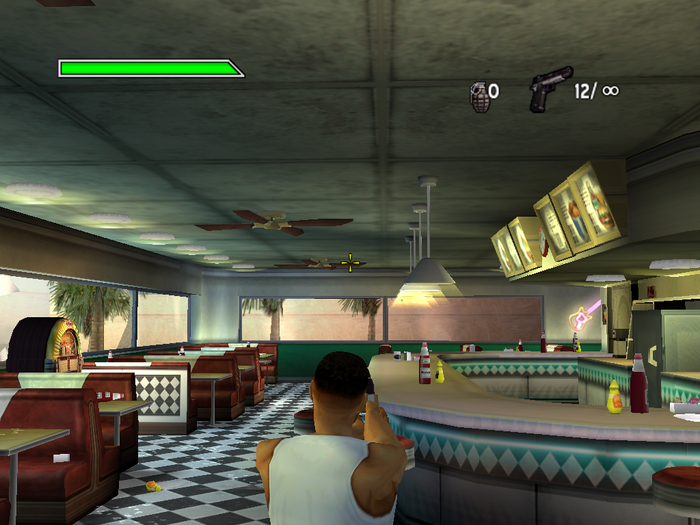
Task: Click the pistol weapon icon
Action: click(550, 88)
